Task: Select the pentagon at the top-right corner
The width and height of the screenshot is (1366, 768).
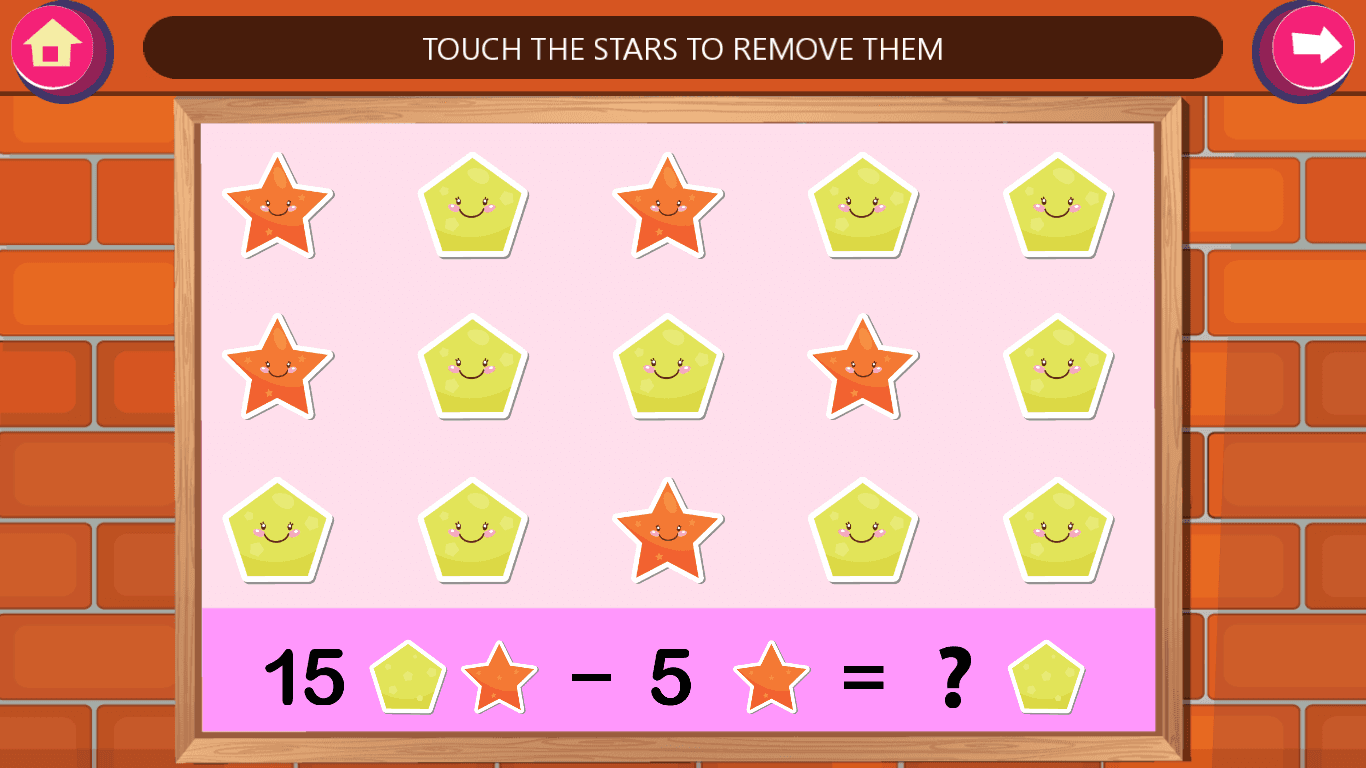Action: pos(1057,205)
